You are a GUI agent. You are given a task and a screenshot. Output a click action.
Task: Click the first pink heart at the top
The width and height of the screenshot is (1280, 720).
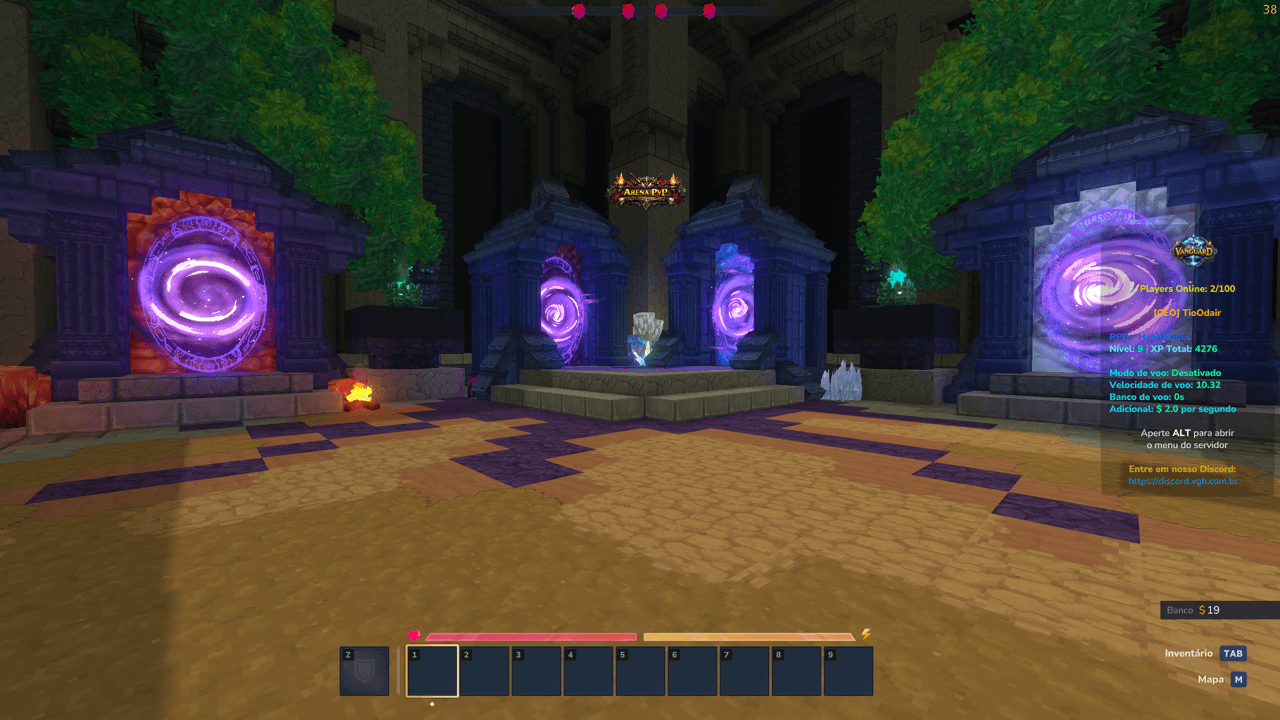[578, 11]
